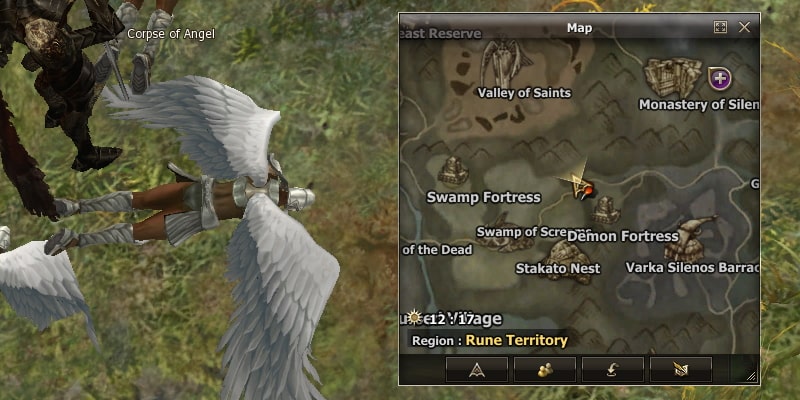Maximize the Map window

click(x=720, y=28)
